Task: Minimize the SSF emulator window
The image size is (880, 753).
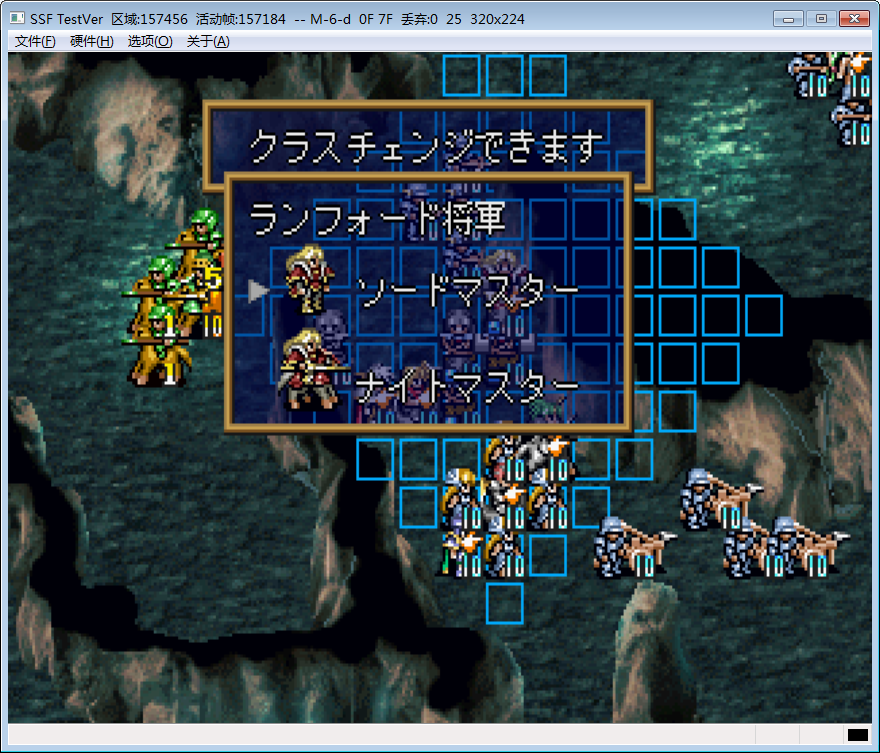Action: pos(789,19)
